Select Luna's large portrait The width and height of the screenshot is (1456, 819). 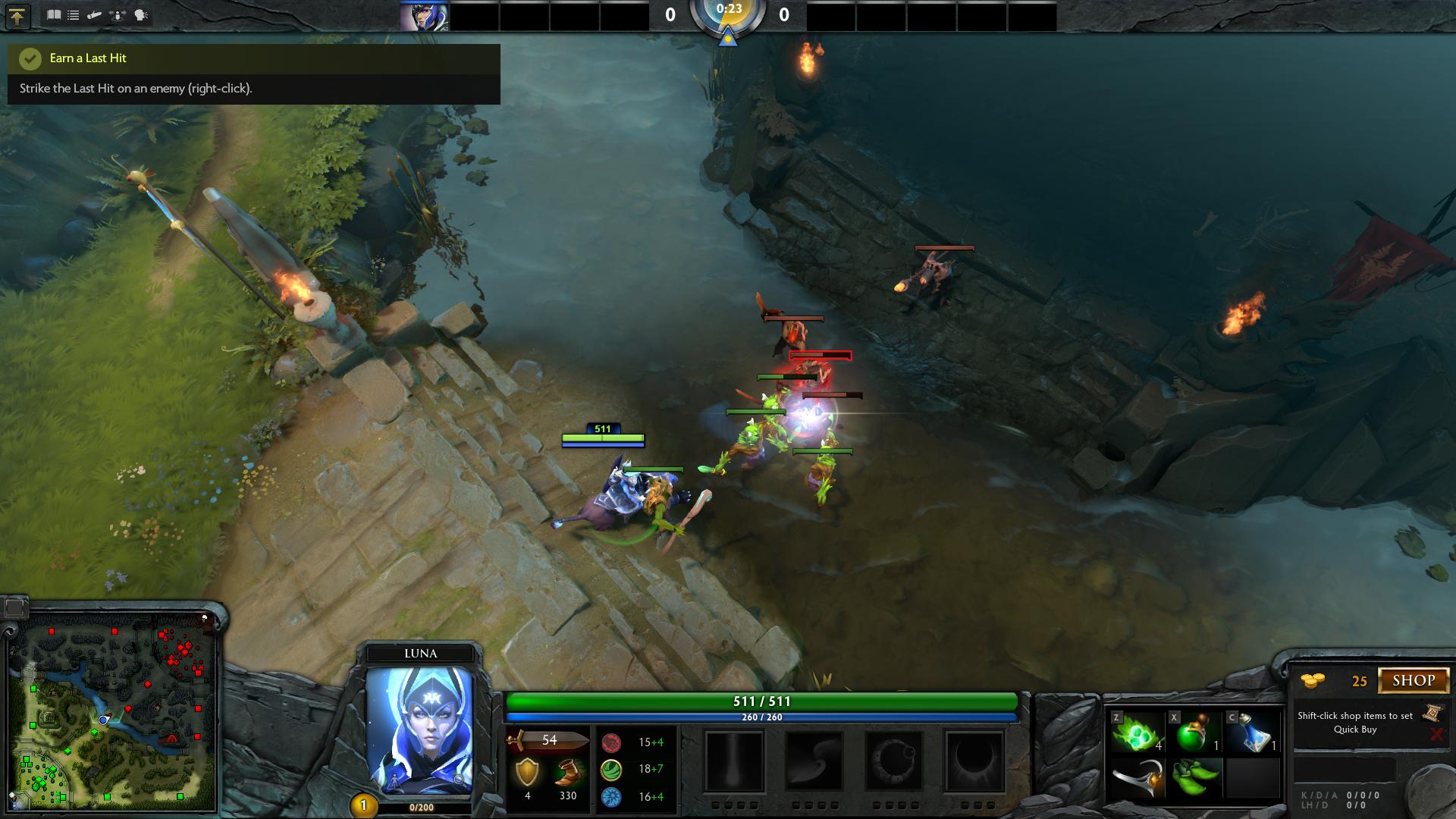[419, 730]
